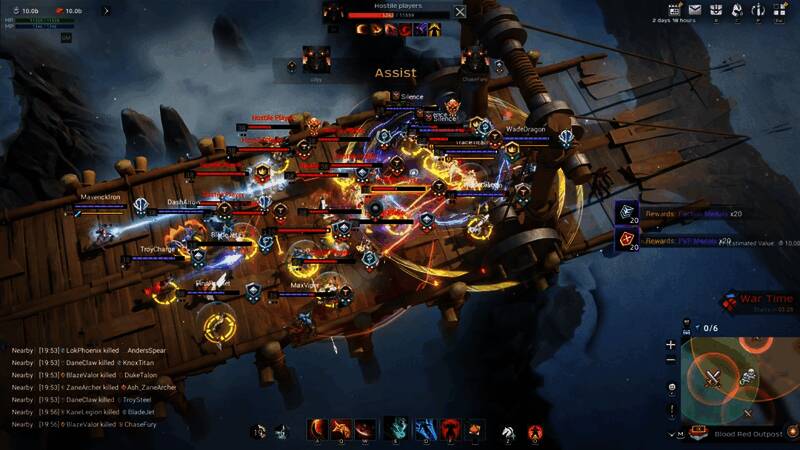
Task: Select the crossed swords marker on minimap
Action: click(x=713, y=378)
